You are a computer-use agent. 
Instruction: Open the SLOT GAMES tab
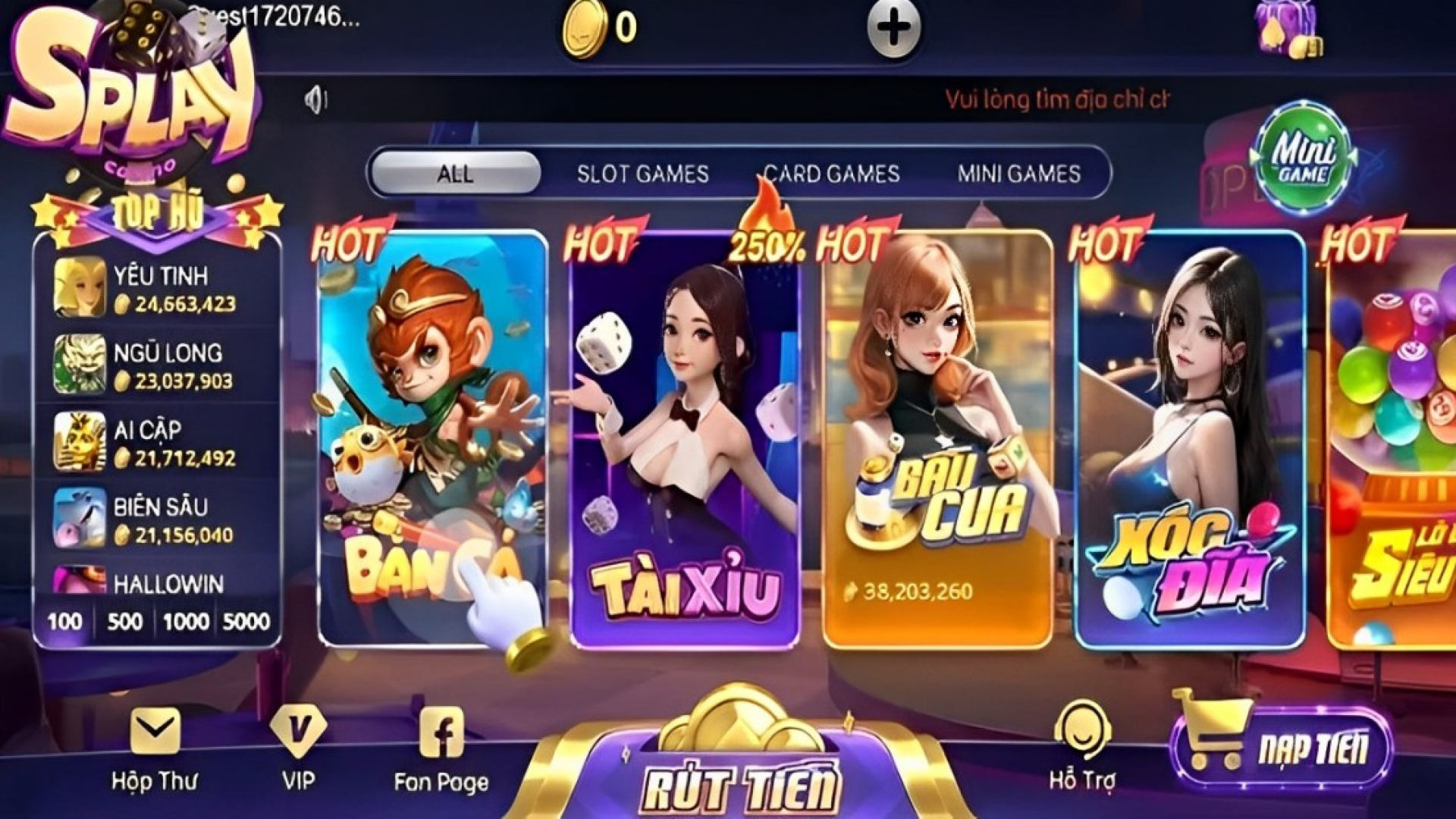(642, 174)
